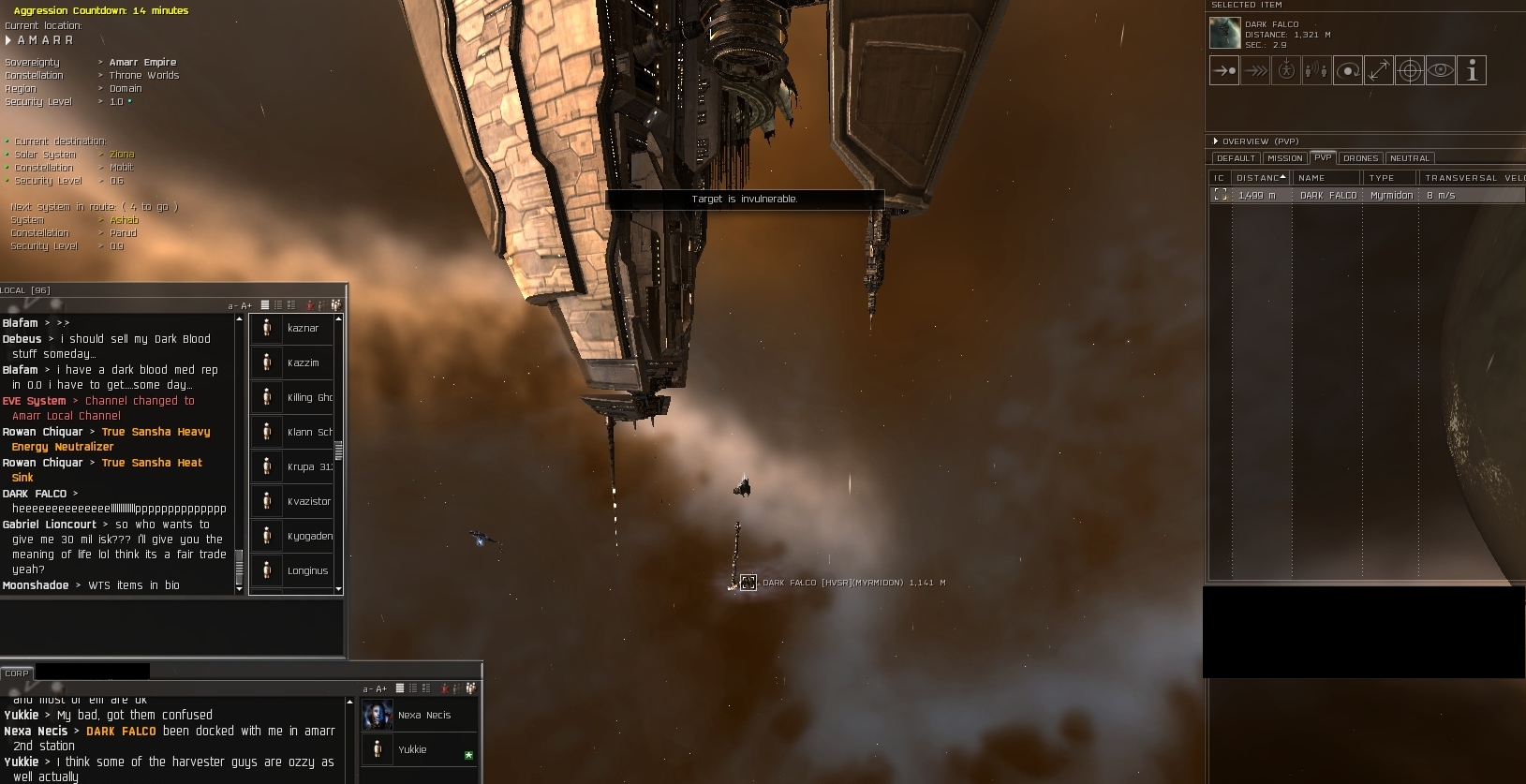The image size is (1526, 784).
Task: Click the True Sansha Heat Sink link
Action: click(x=152, y=463)
